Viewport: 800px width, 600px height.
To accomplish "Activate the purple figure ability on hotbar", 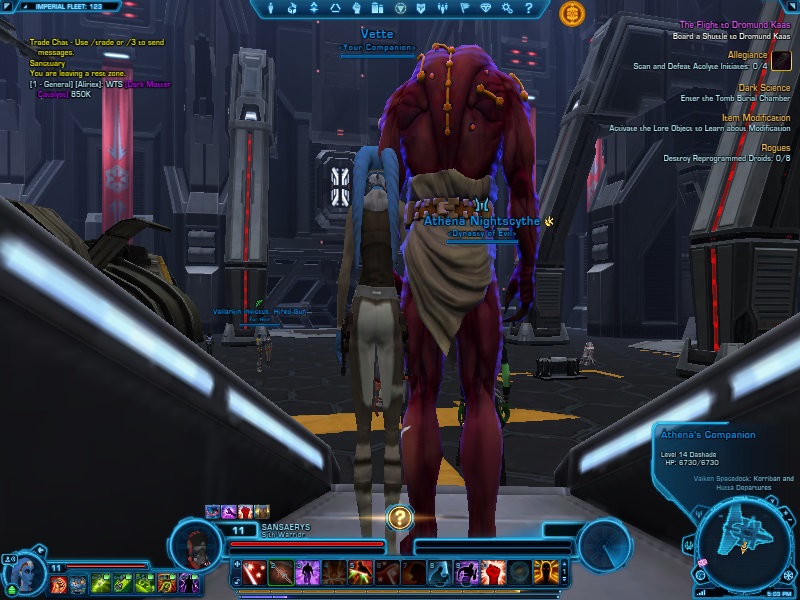I will coord(308,574).
